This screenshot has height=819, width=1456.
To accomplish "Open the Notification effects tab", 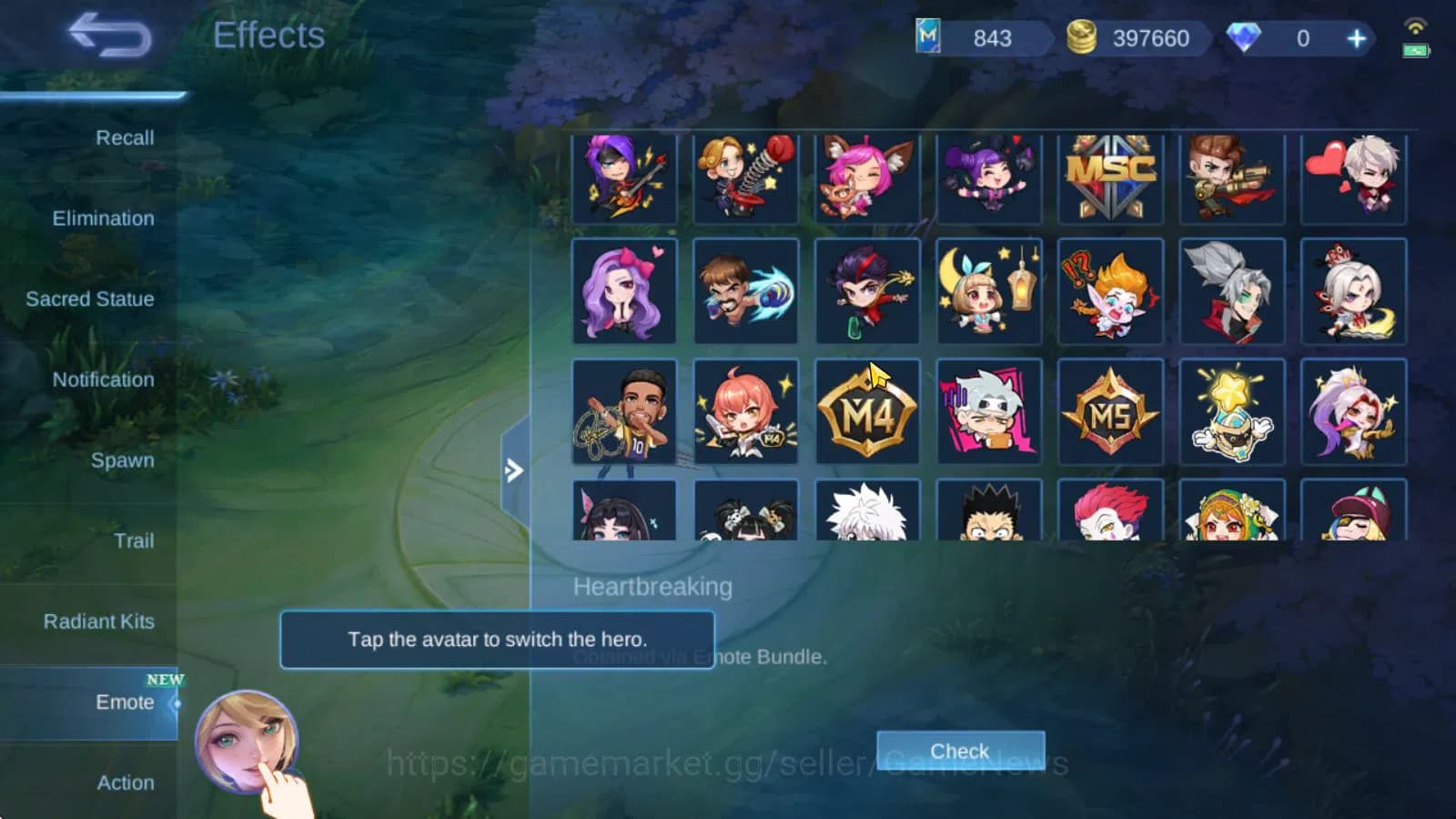I will (x=102, y=379).
